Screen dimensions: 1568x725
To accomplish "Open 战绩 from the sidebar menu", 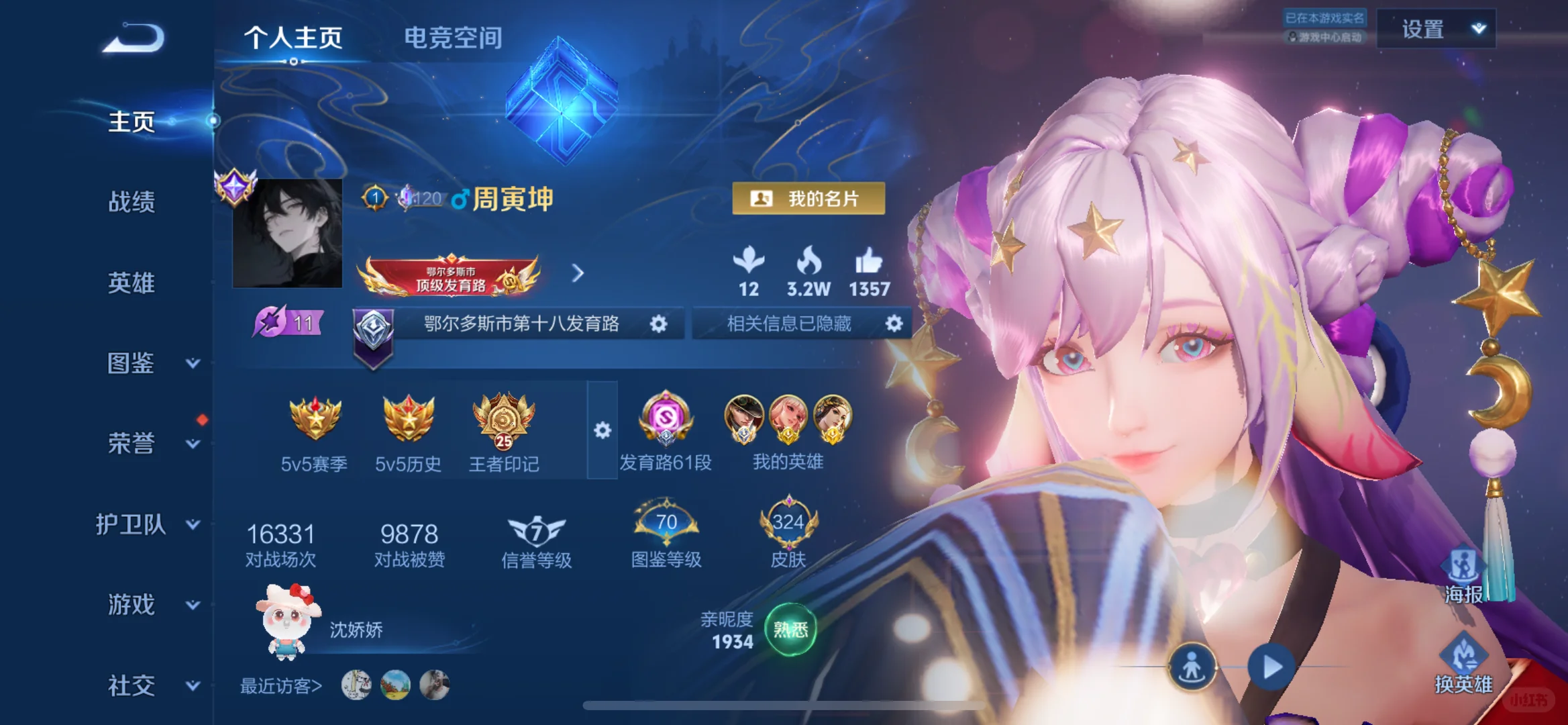I will click(x=132, y=203).
